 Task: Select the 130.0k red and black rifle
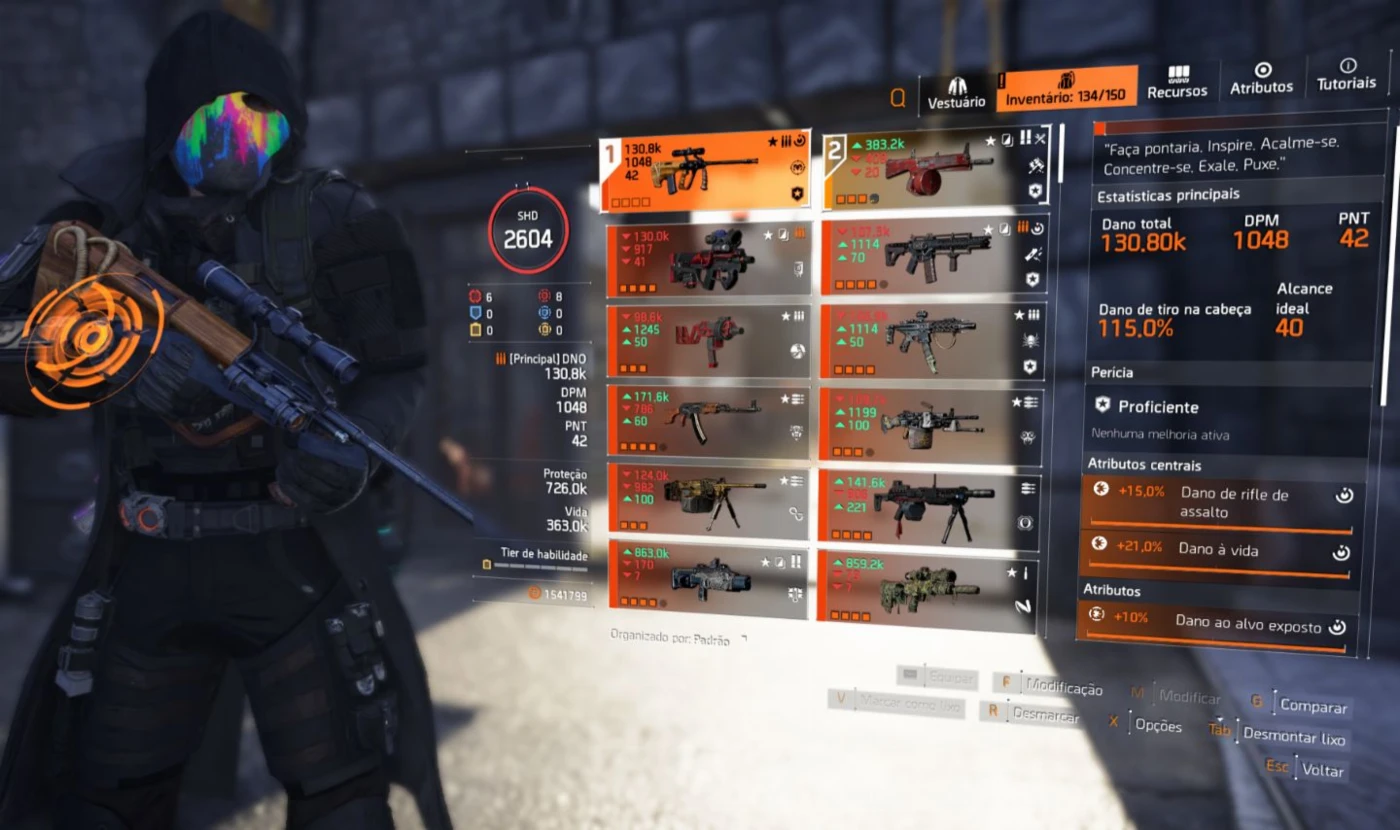708,260
